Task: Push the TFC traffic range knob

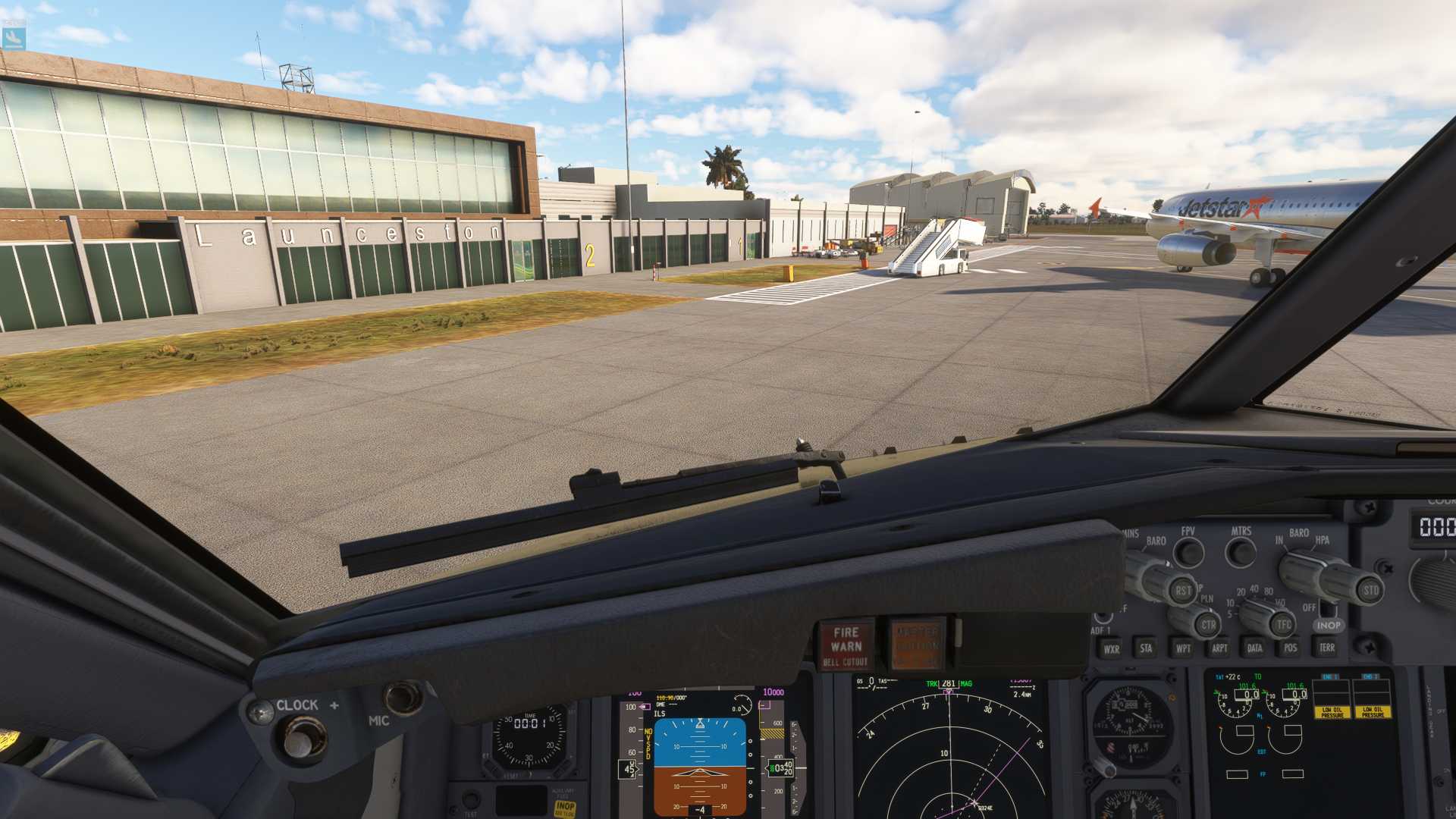Action: (x=1282, y=625)
